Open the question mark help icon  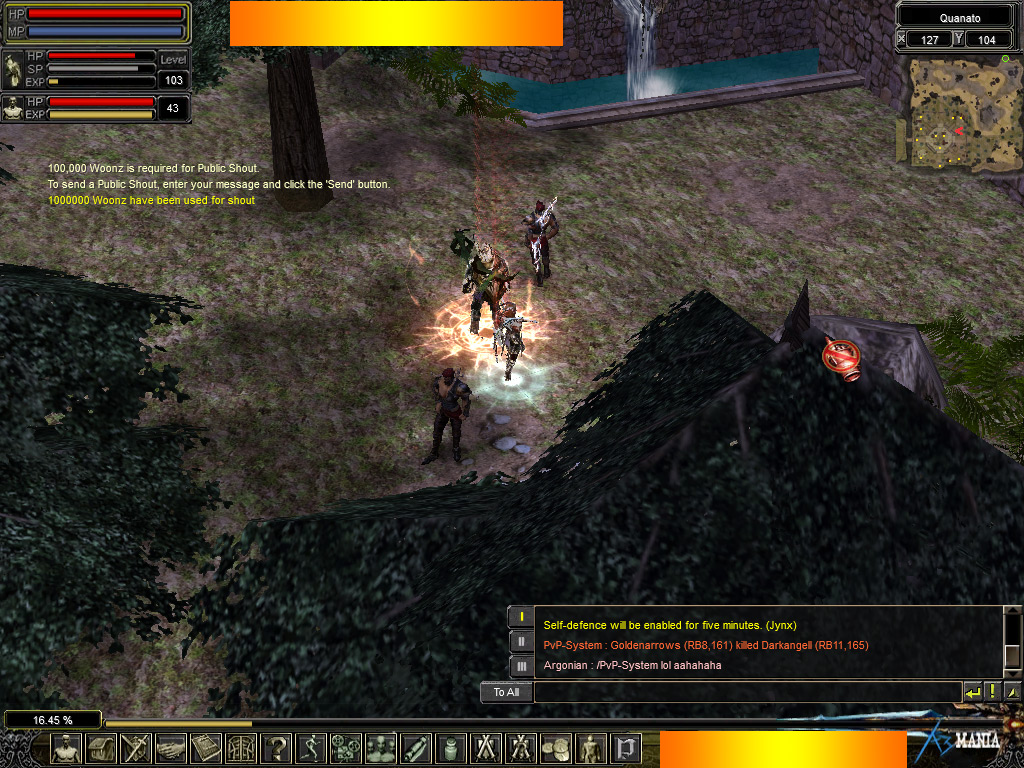[x=276, y=747]
